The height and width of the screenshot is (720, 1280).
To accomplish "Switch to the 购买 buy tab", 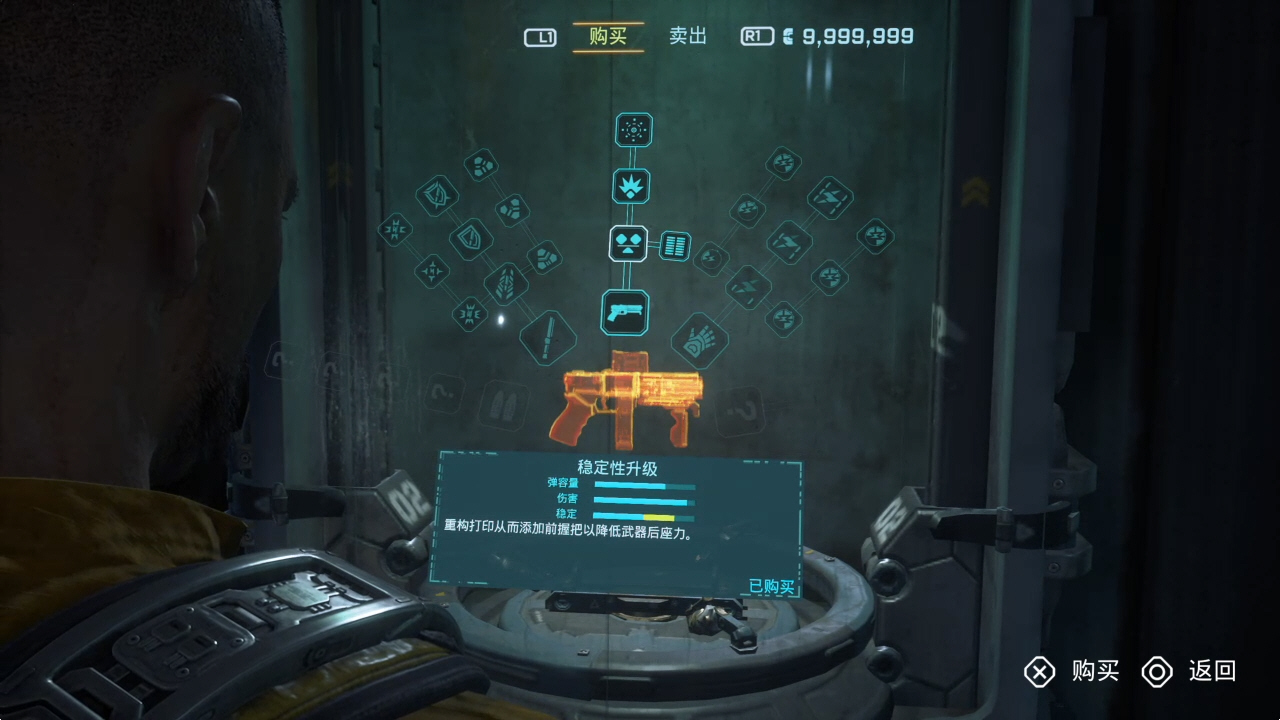I will (x=608, y=37).
